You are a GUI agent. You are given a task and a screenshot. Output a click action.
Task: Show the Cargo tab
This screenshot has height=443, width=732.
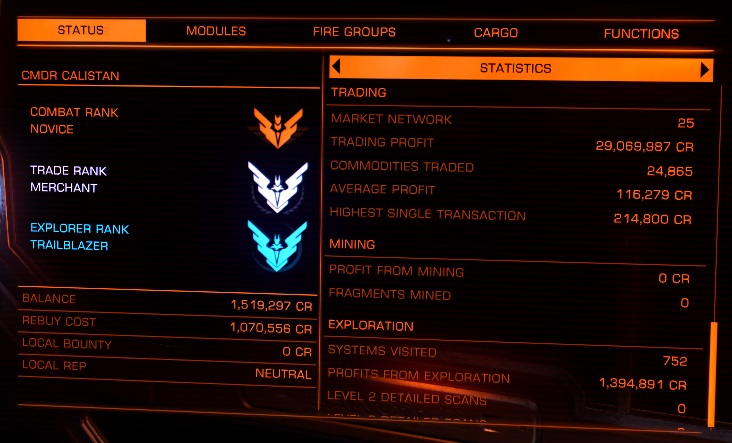point(495,33)
